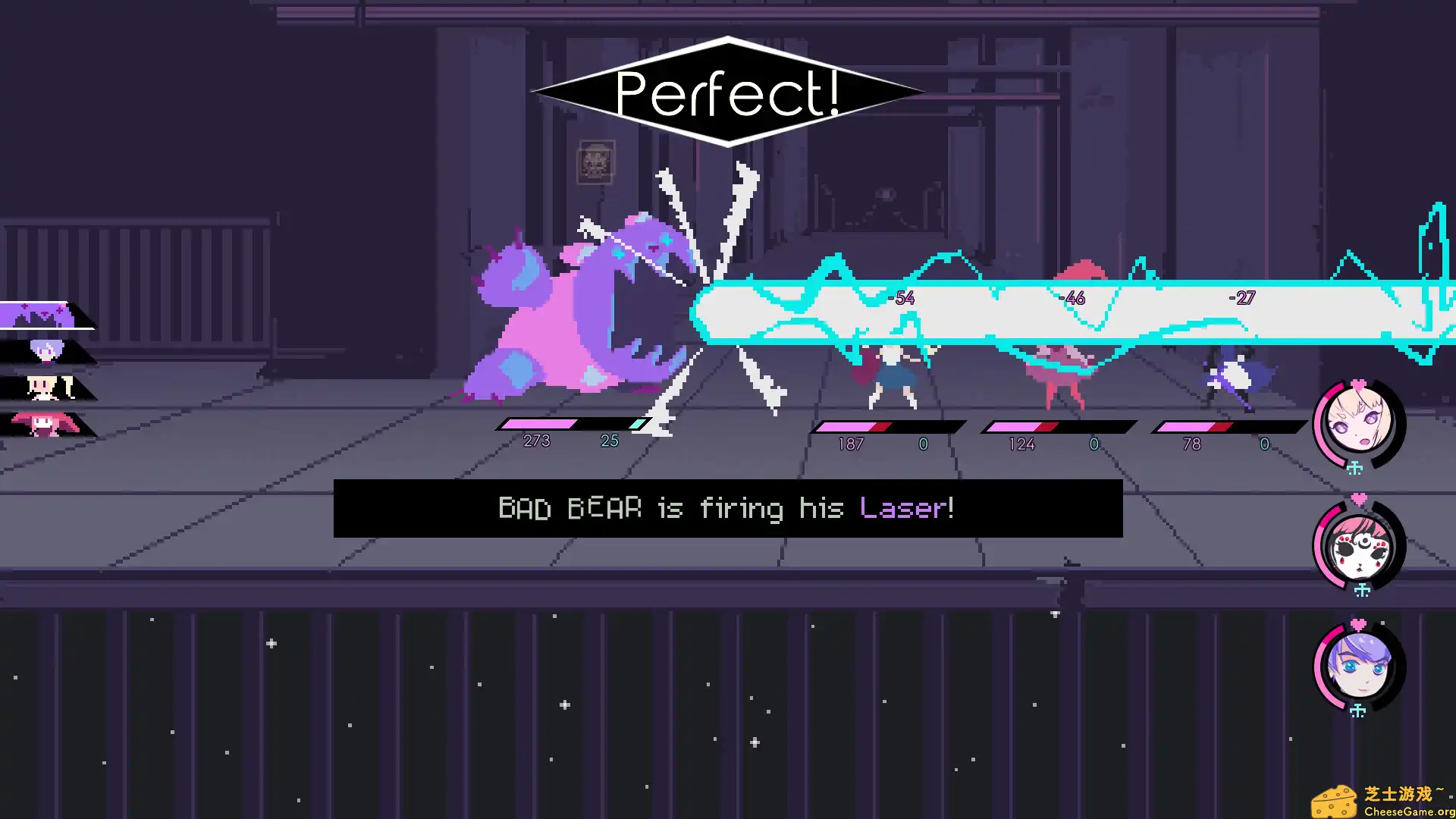Click the masked doll character portrait
The image size is (1456, 819).
click(x=1361, y=548)
